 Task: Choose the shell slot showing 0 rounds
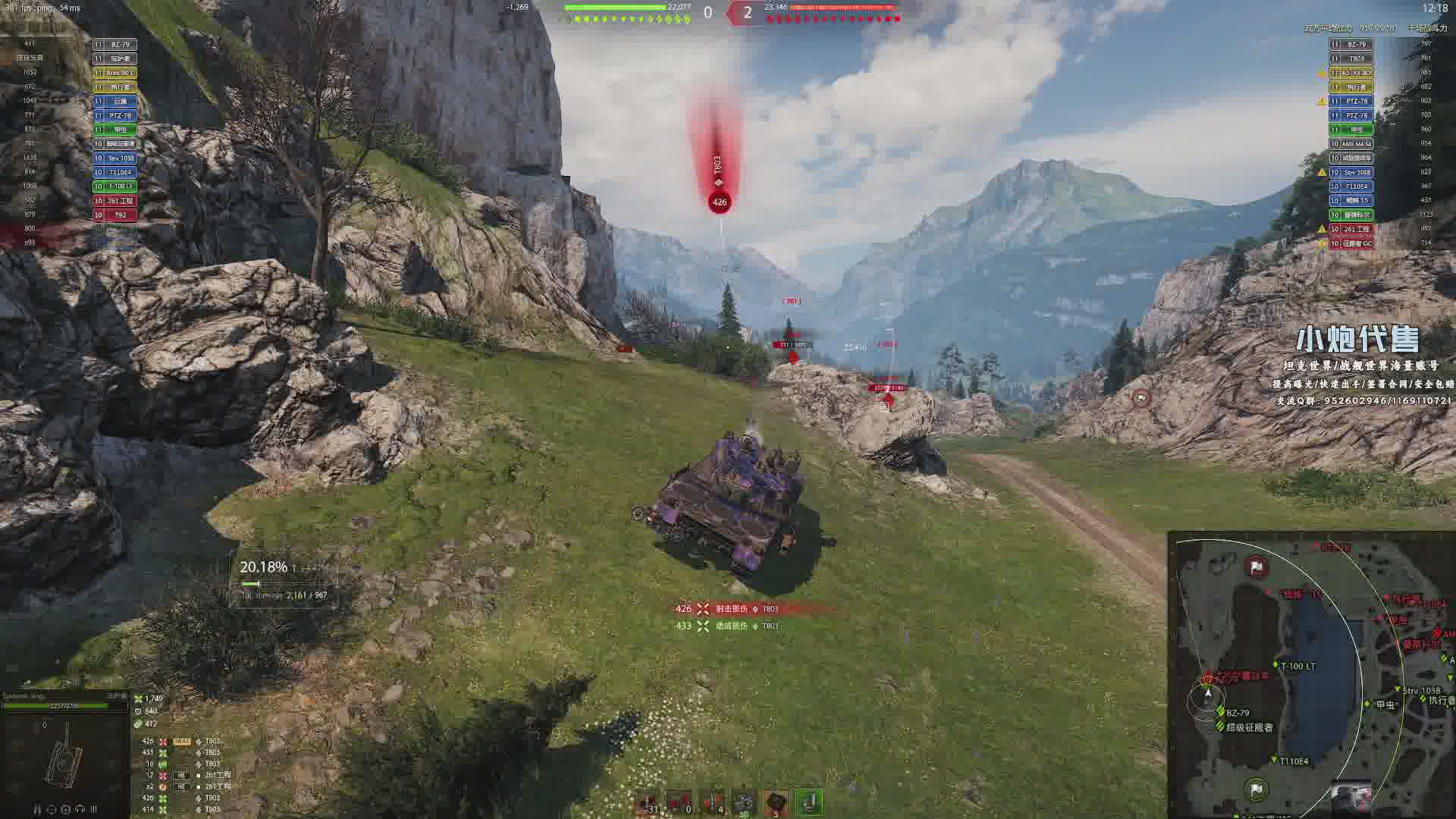[679, 802]
